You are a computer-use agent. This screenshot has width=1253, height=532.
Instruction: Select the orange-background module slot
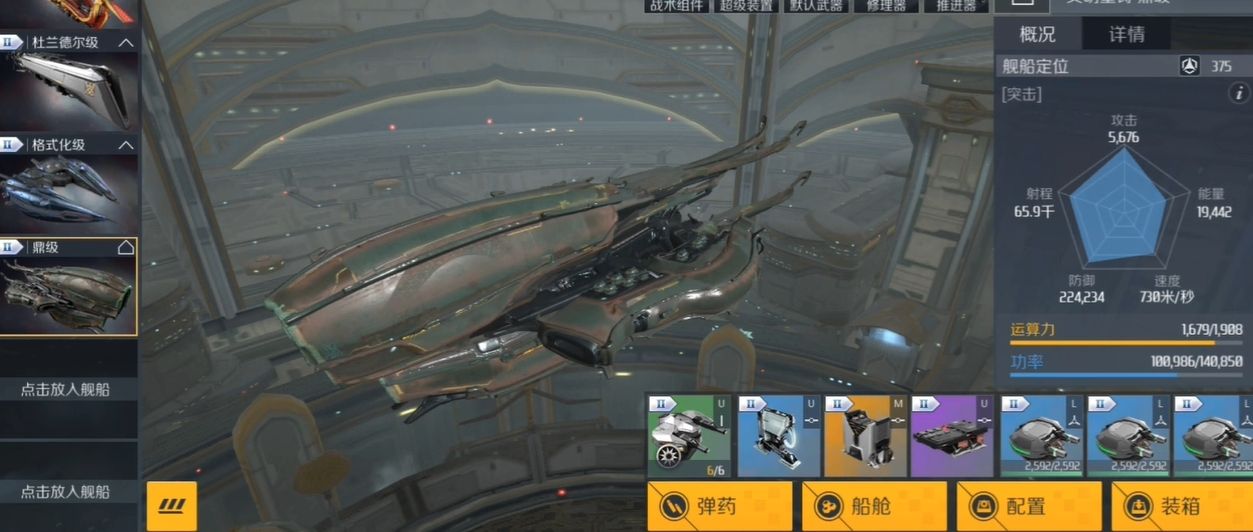[865, 435]
